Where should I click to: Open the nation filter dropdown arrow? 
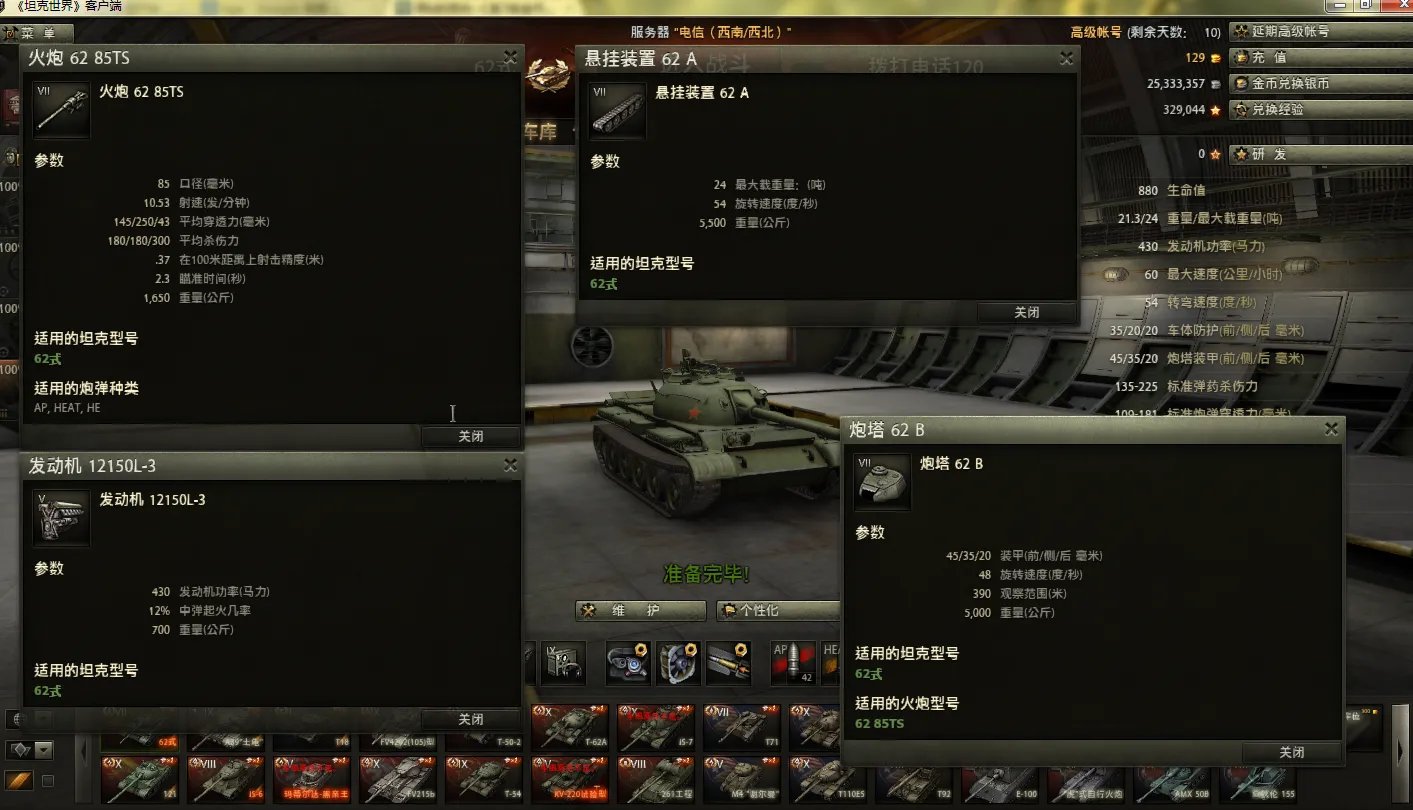(x=43, y=718)
